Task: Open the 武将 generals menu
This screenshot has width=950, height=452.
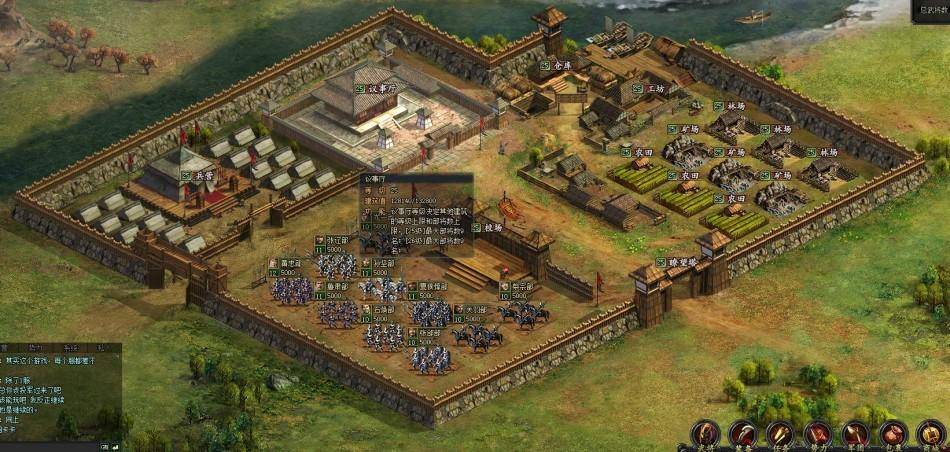Action: [x=706, y=434]
